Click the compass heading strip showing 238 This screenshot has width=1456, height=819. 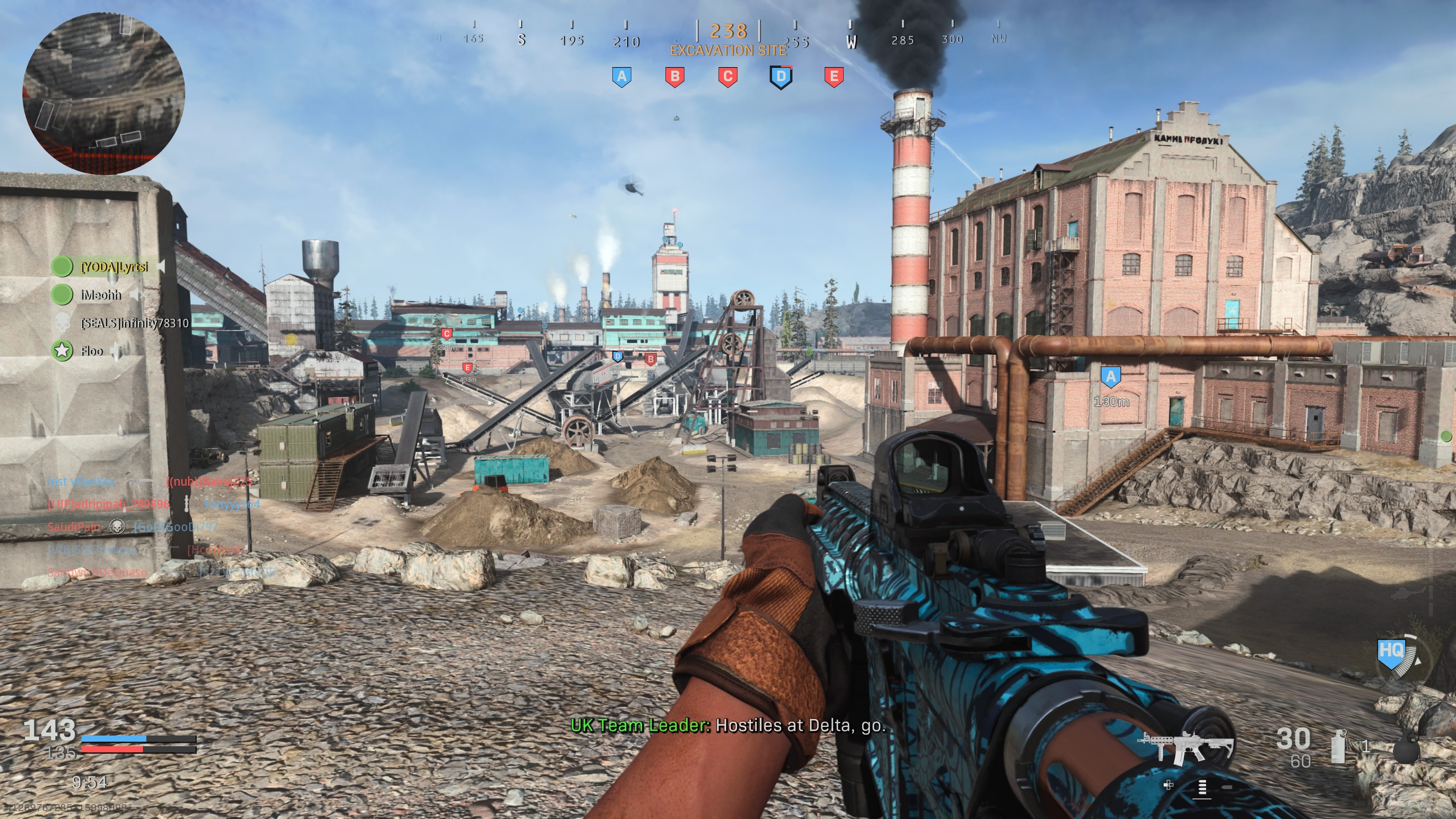(728, 31)
